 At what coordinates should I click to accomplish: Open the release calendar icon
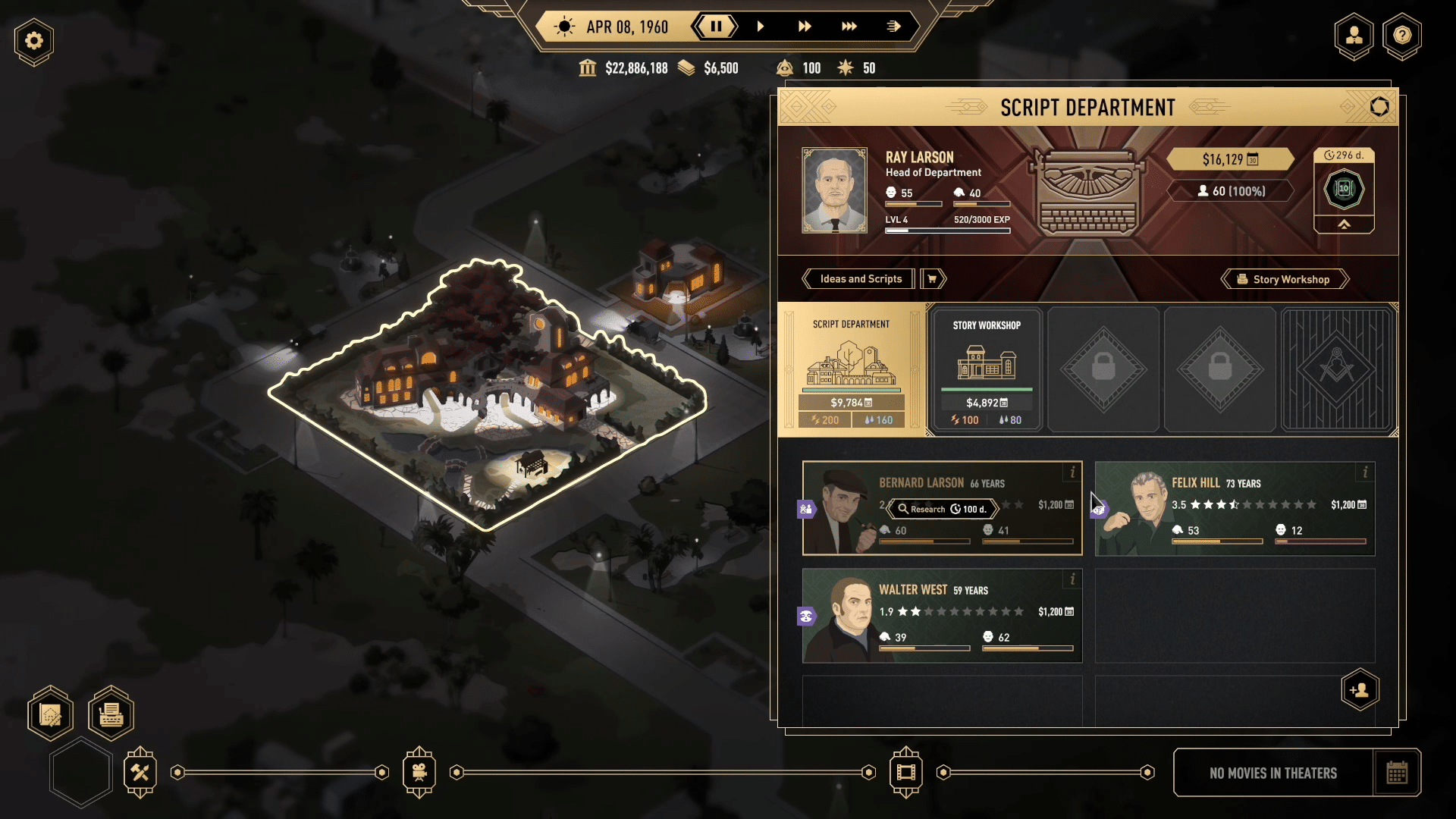pyautogui.click(x=1397, y=773)
